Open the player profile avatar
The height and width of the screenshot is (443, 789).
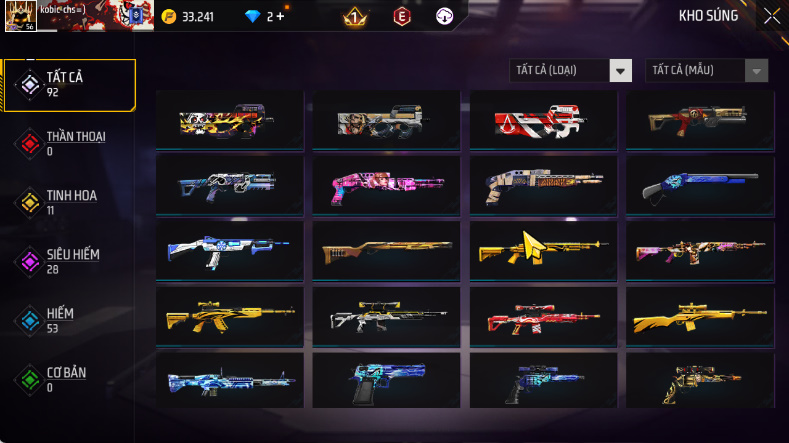tap(20, 15)
